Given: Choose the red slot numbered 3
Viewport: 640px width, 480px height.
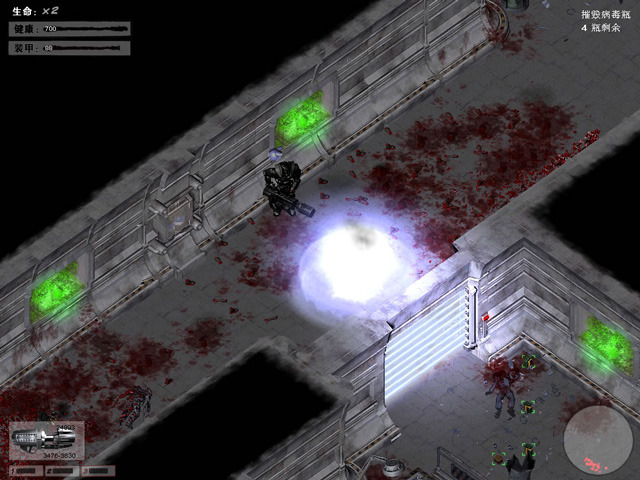Looking at the screenshot, I should pos(99,470).
